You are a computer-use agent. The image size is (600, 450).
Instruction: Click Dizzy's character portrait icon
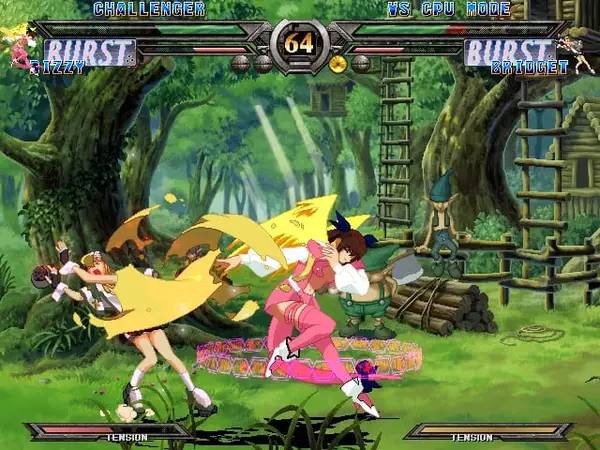[x=20, y=48]
